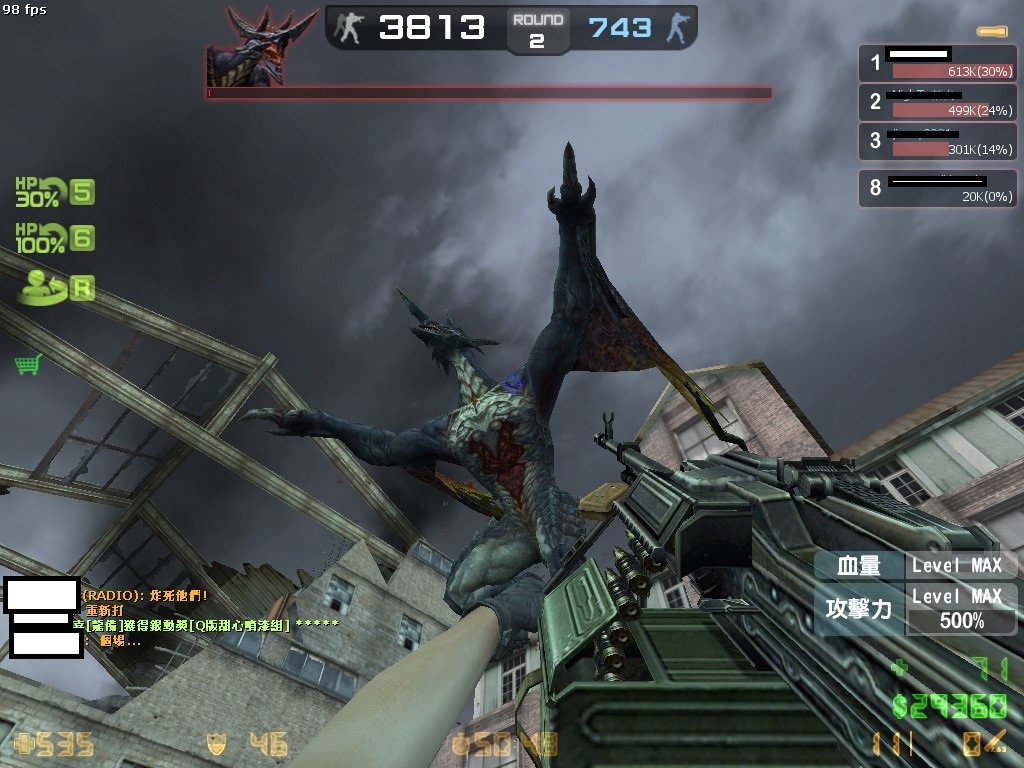Select the rank 1 damage row showing 613K
Screen dimensions: 1024x768
pos(937,63)
